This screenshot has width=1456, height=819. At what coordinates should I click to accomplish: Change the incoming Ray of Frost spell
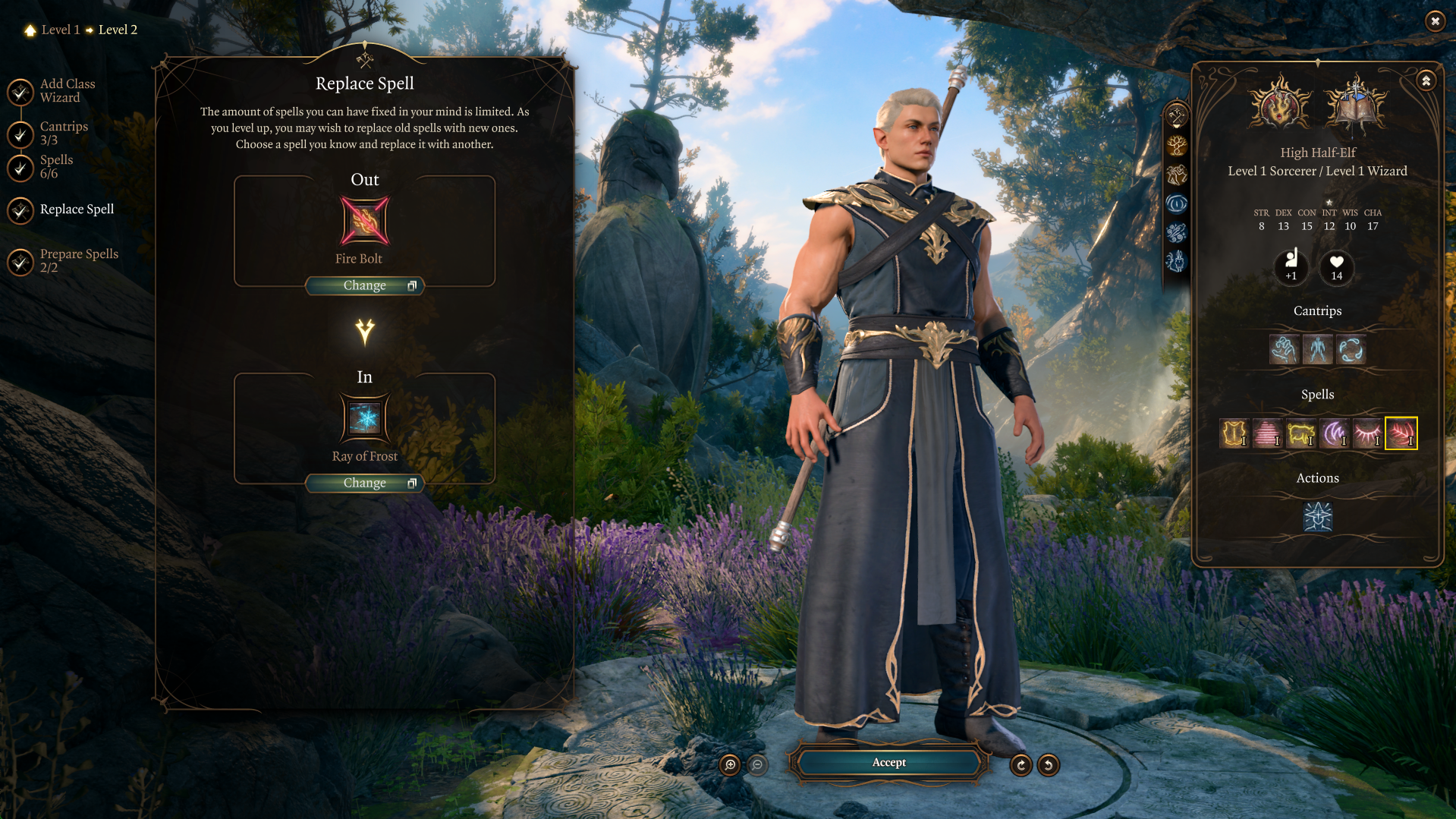coord(364,483)
